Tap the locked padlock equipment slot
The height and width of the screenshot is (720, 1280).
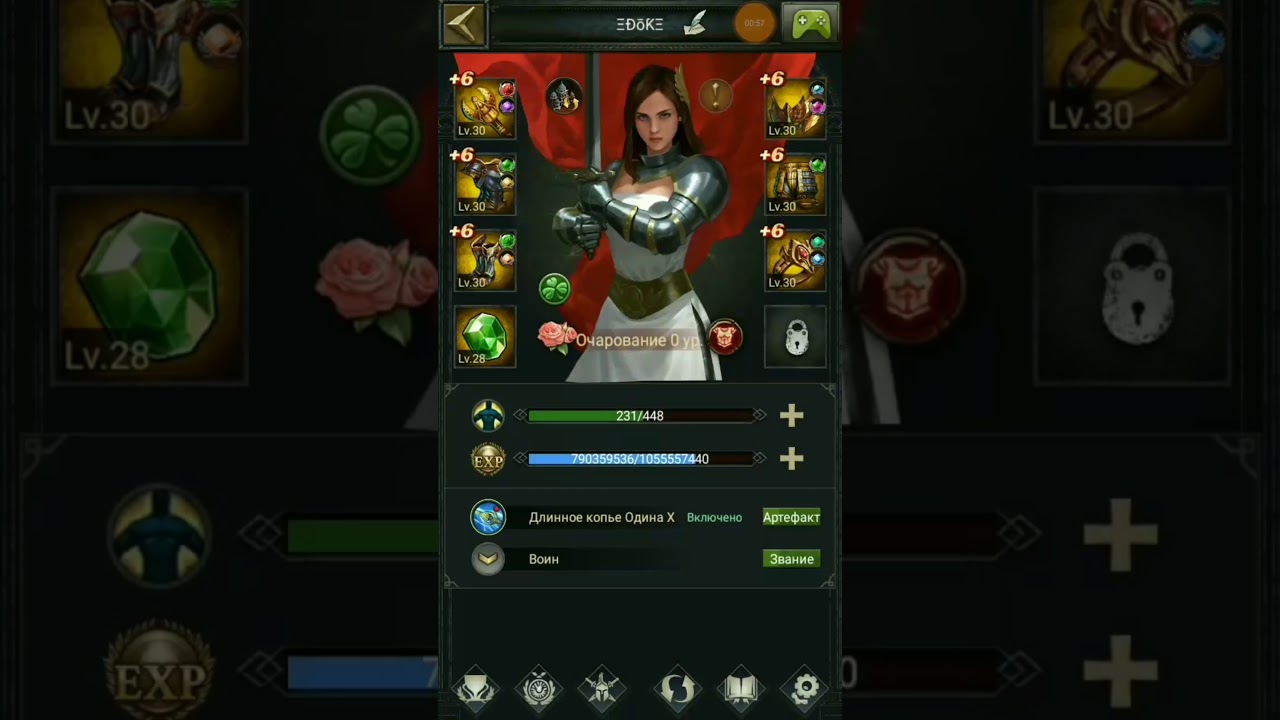796,337
